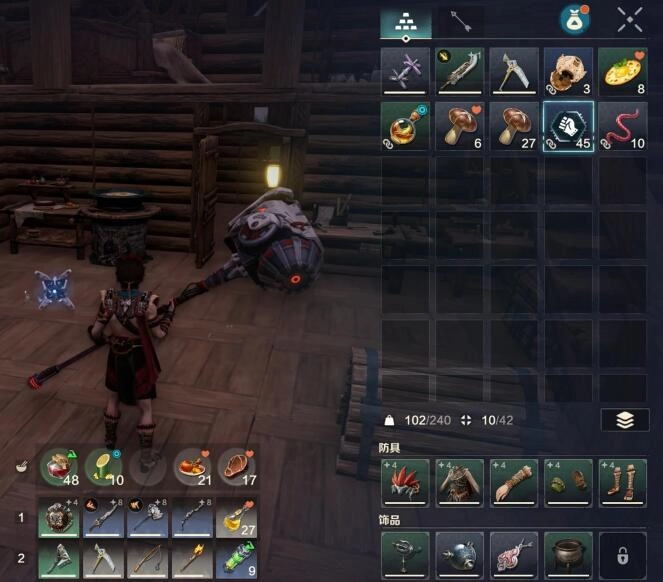The height and width of the screenshot is (582, 663).
Task: Open the money bag storage icon
Action: coord(574,20)
